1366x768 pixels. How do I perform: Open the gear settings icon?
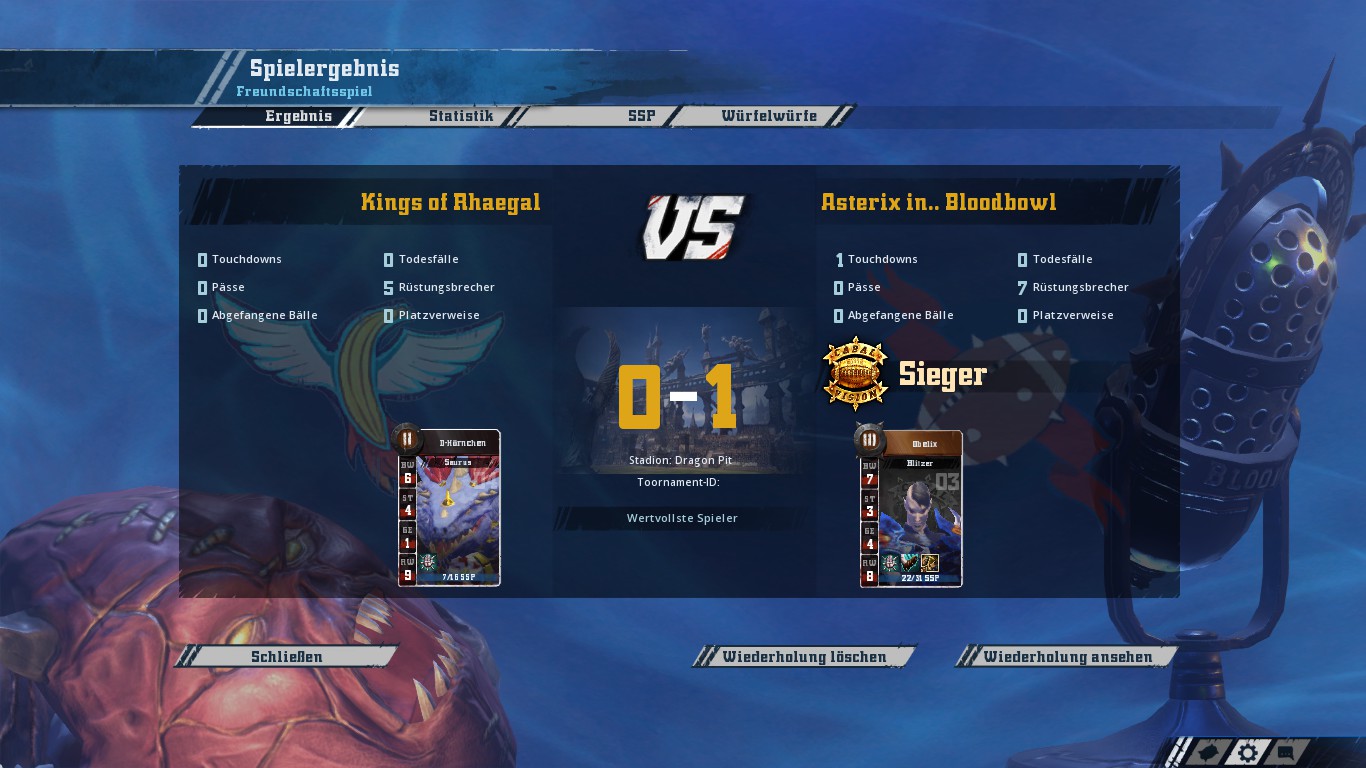[1247, 753]
